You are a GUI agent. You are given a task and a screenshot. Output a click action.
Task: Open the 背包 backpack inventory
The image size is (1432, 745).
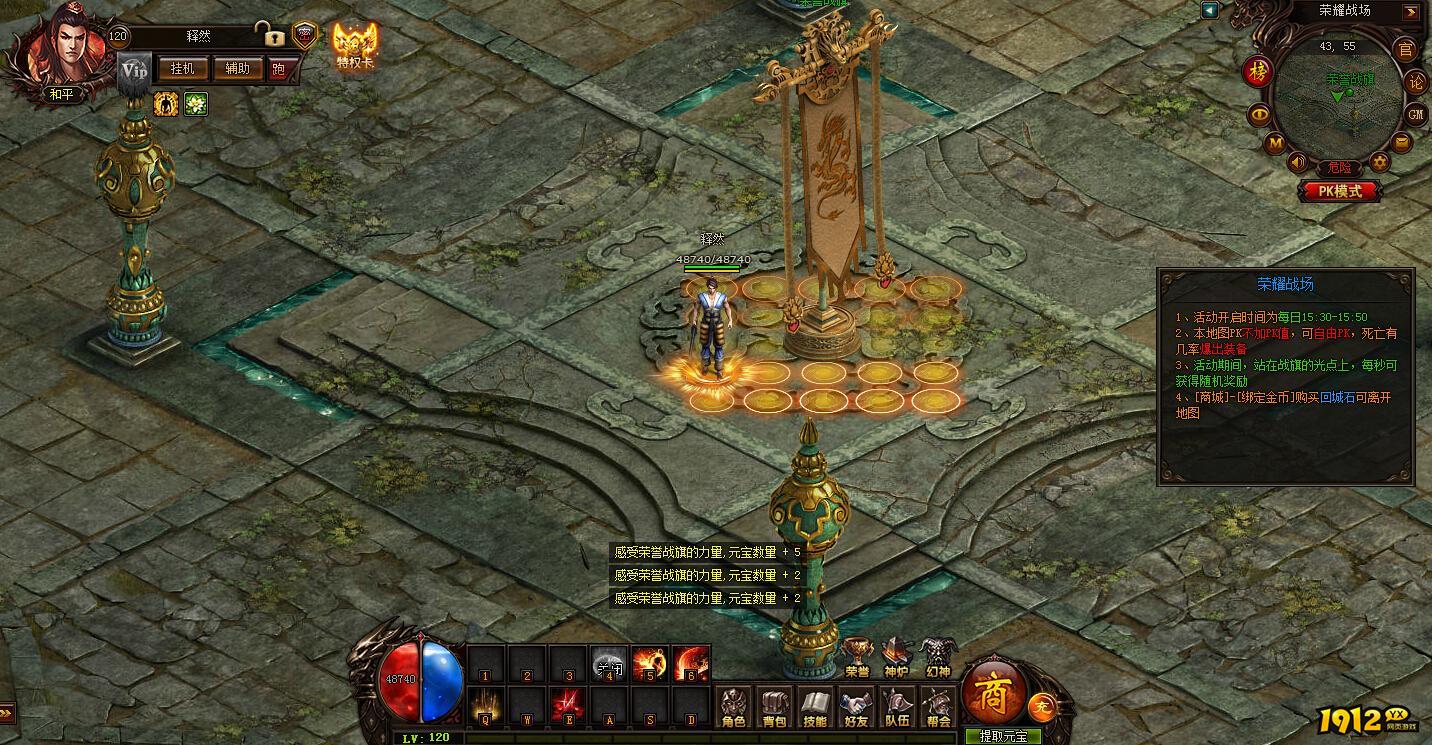coord(775,707)
